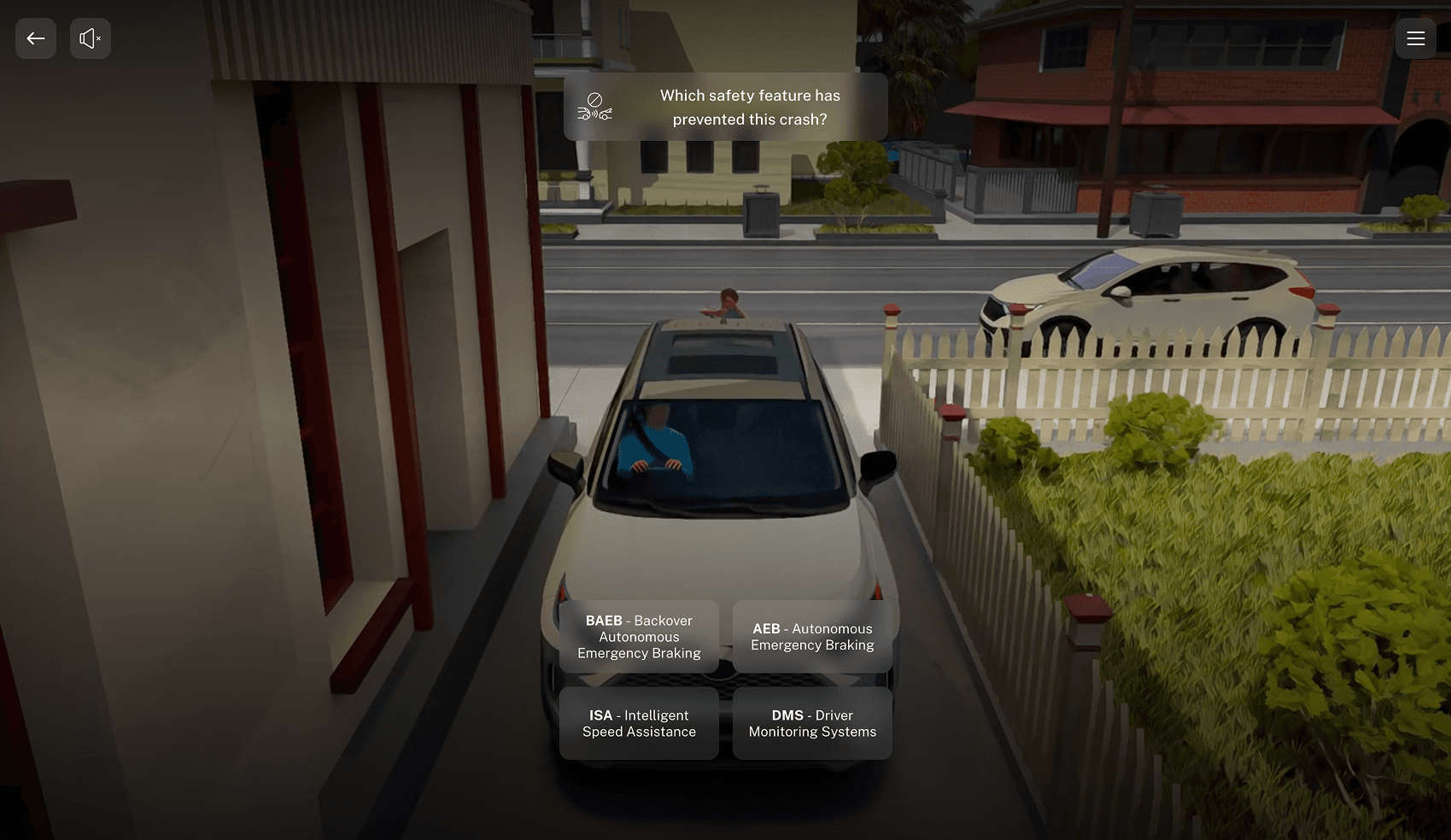
Task: Open the hamburger menu
Action: tap(1415, 38)
